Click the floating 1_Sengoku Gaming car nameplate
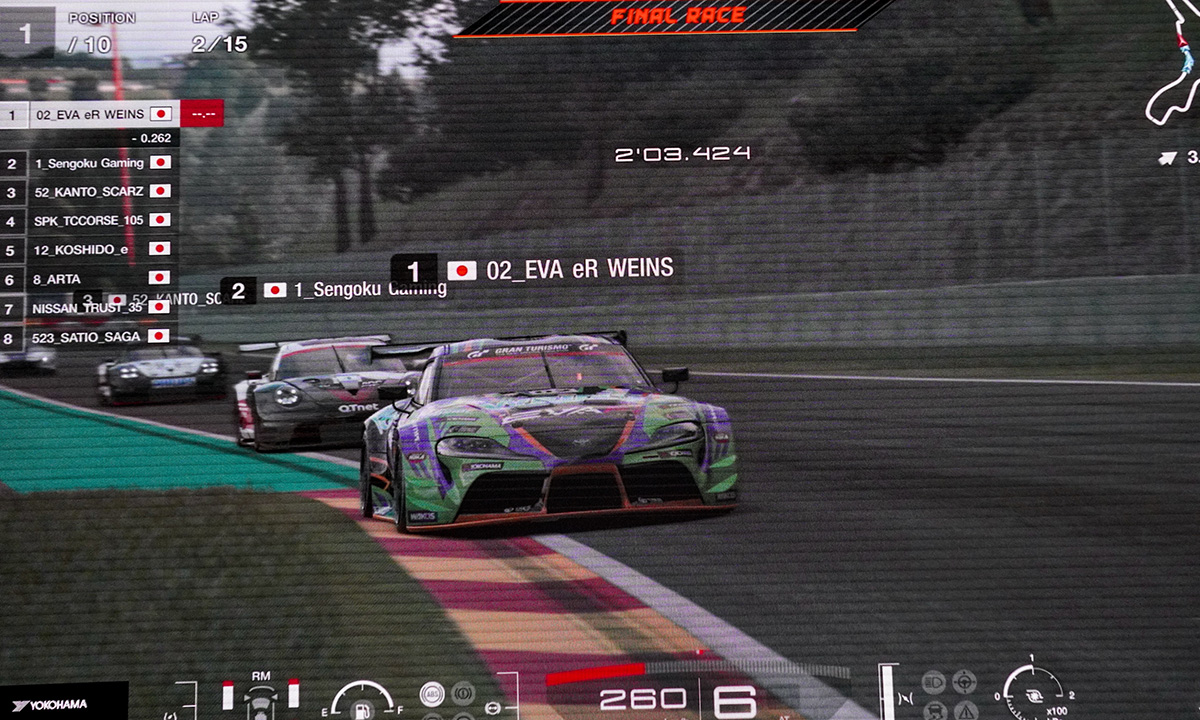Image resolution: width=1200 pixels, height=720 pixels. 335,290
